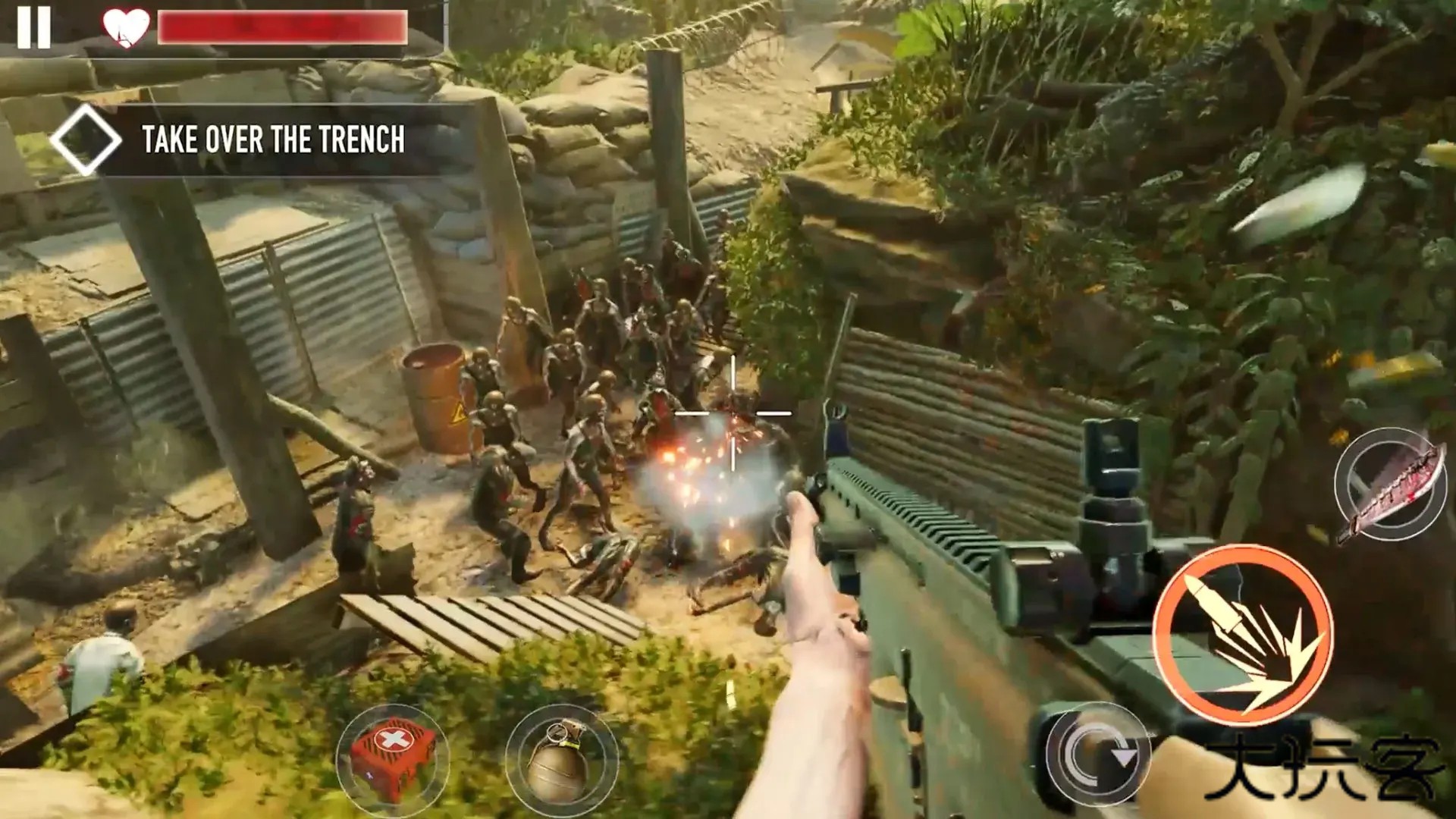
Task: Pause the game
Action: click(x=34, y=27)
